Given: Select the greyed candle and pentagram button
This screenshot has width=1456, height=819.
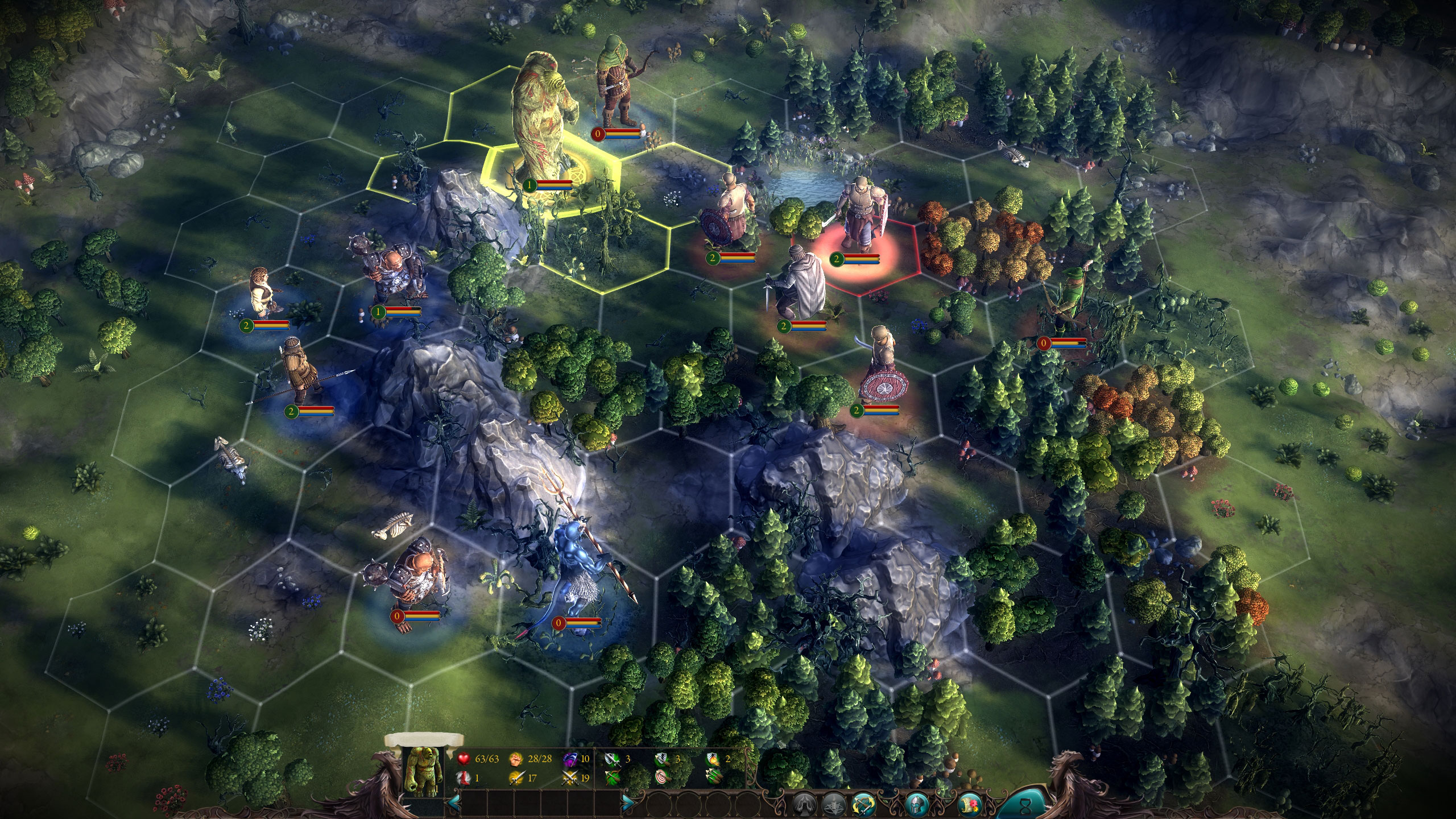Looking at the screenshot, I should click(834, 804).
